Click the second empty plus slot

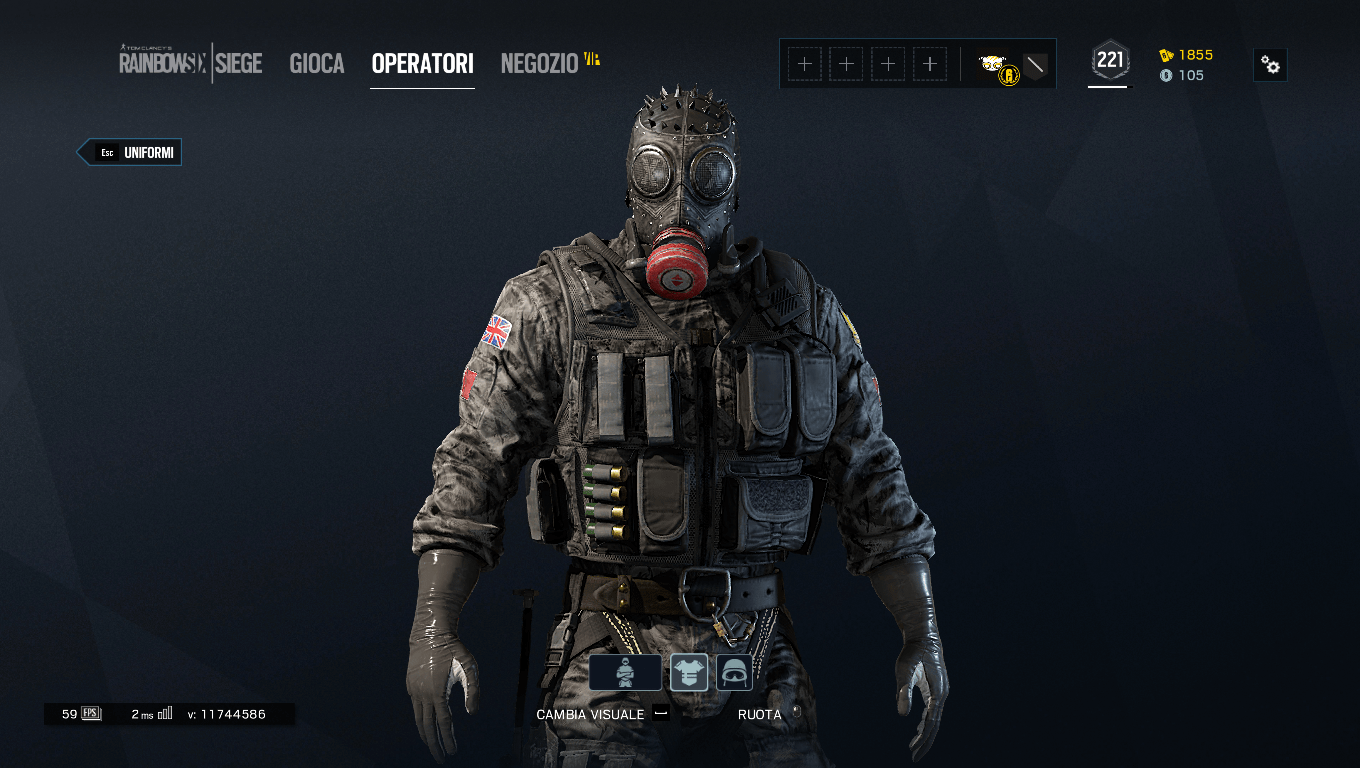(846, 63)
